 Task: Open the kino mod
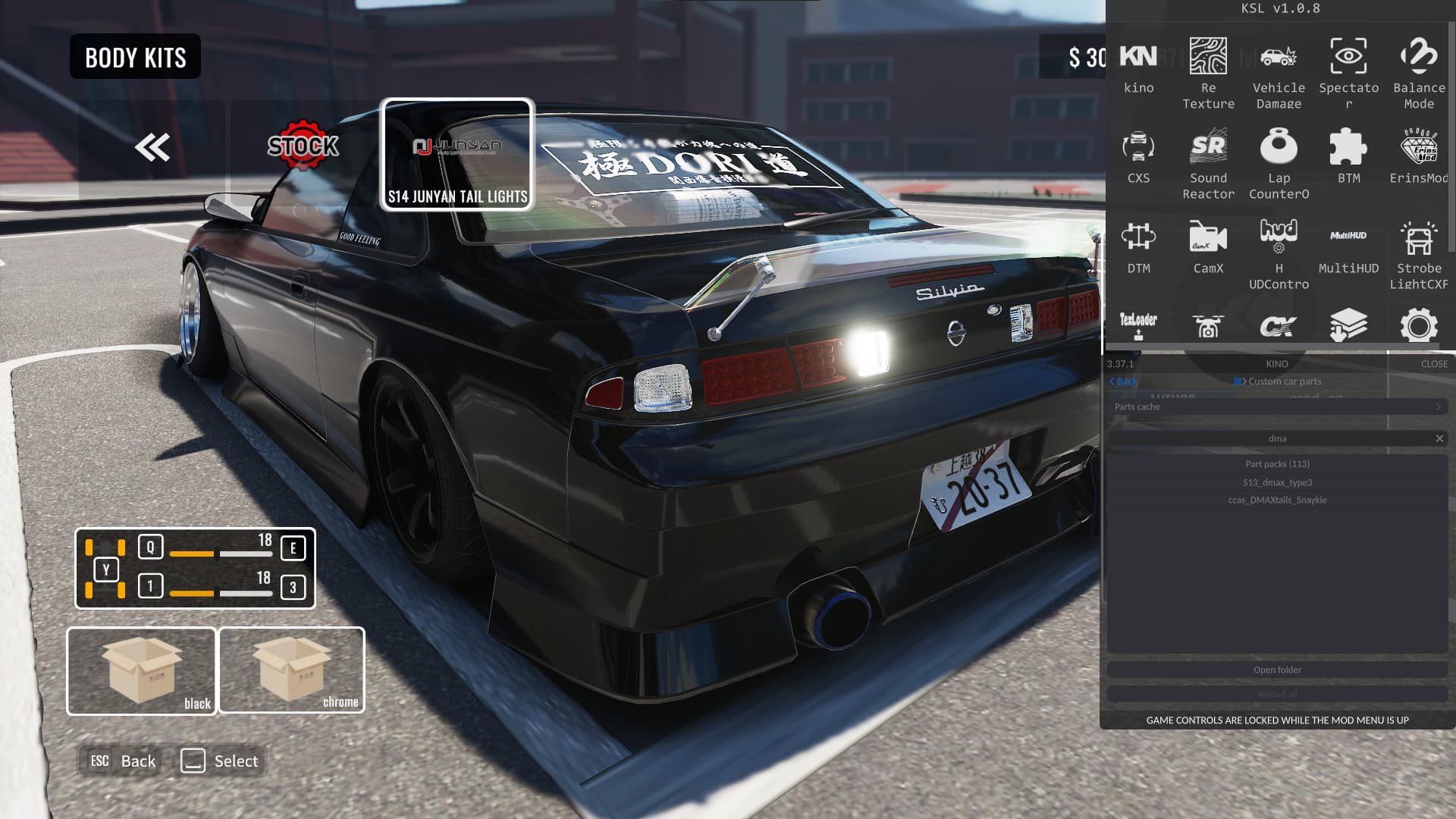tap(1138, 67)
